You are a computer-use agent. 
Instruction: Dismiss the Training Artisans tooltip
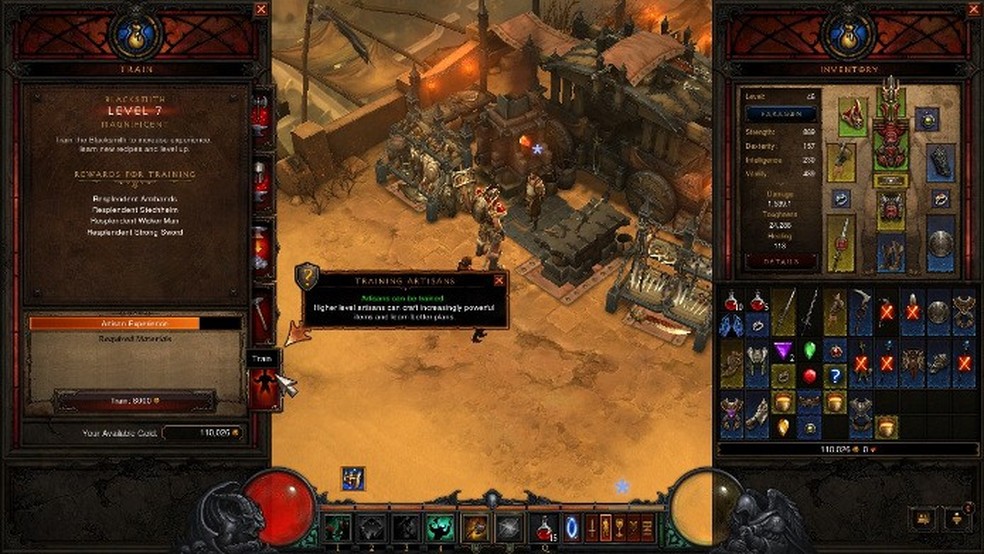pyautogui.click(x=499, y=281)
